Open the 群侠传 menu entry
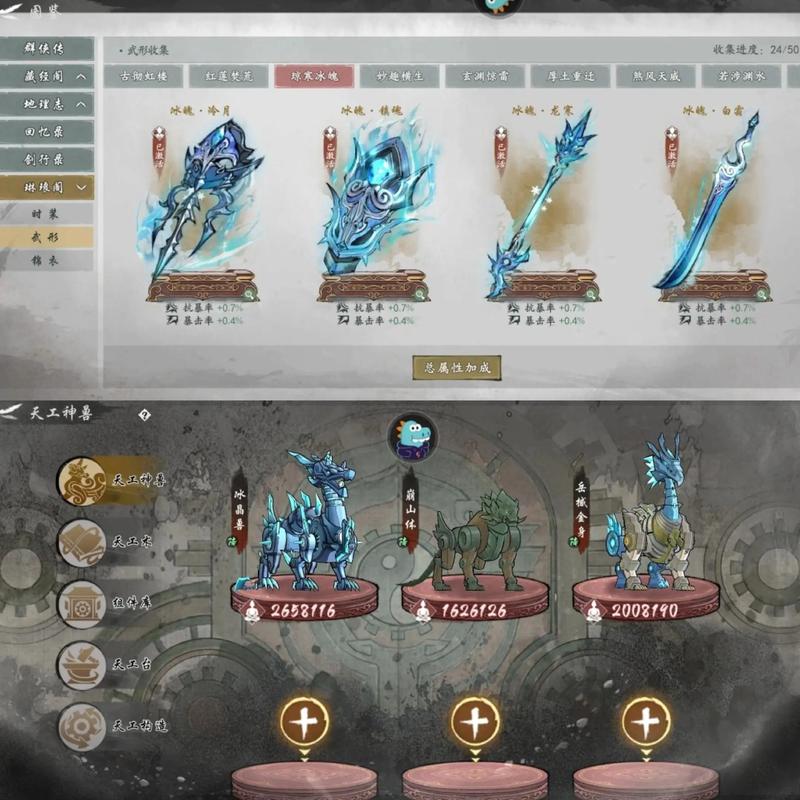This screenshot has width=800, height=800. pos(46,48)
